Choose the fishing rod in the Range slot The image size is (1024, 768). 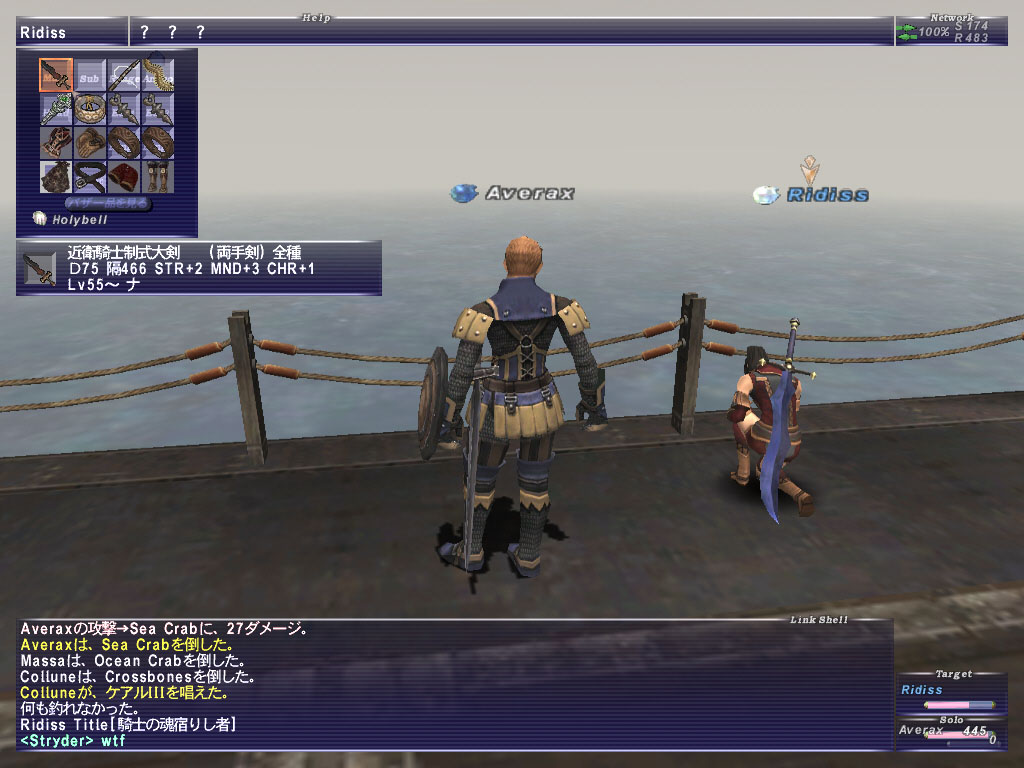pyautogui.click(x=124, y=75)
